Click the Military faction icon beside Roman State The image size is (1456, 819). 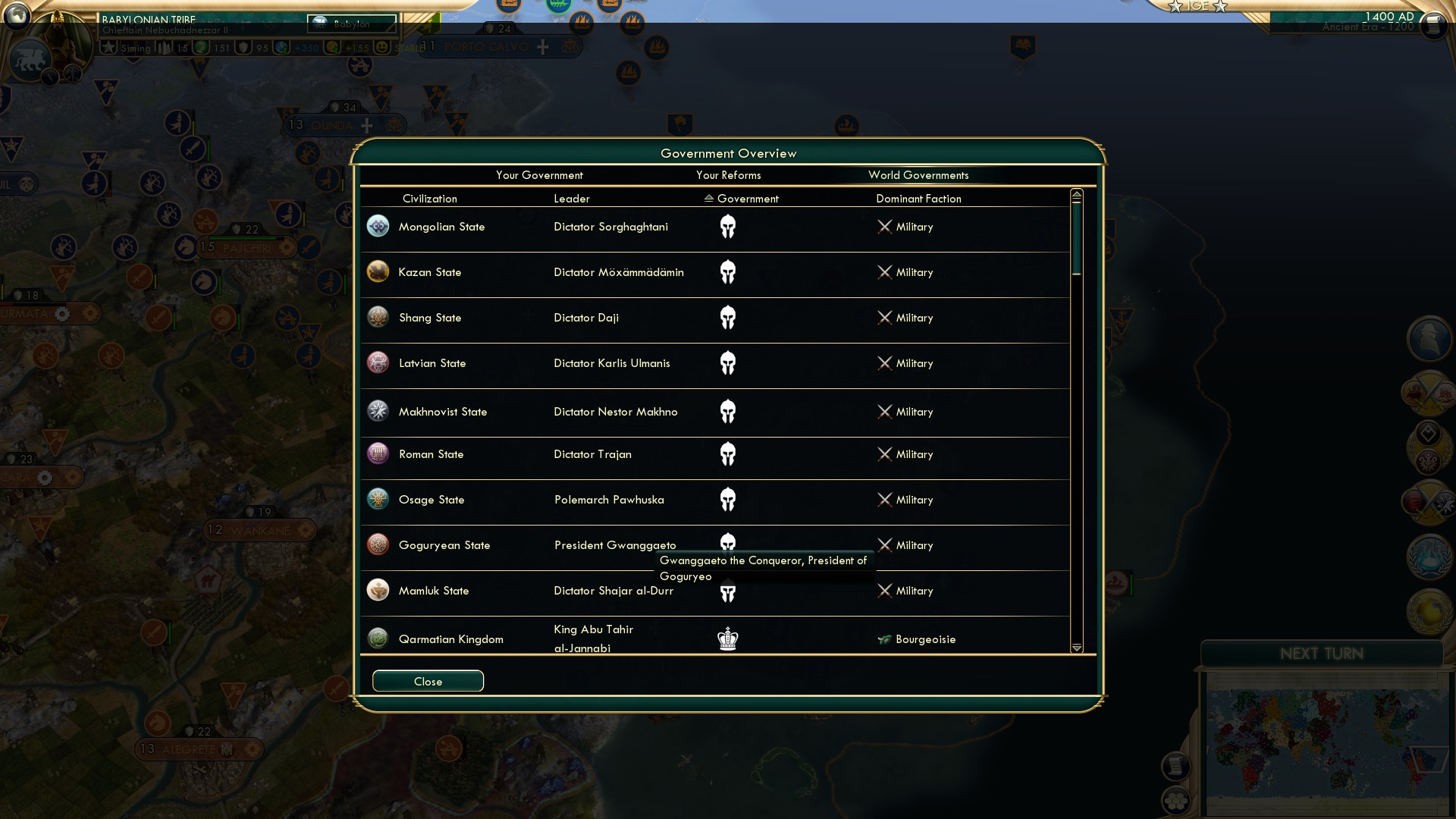pyautogui.click(x=884, y=454)
